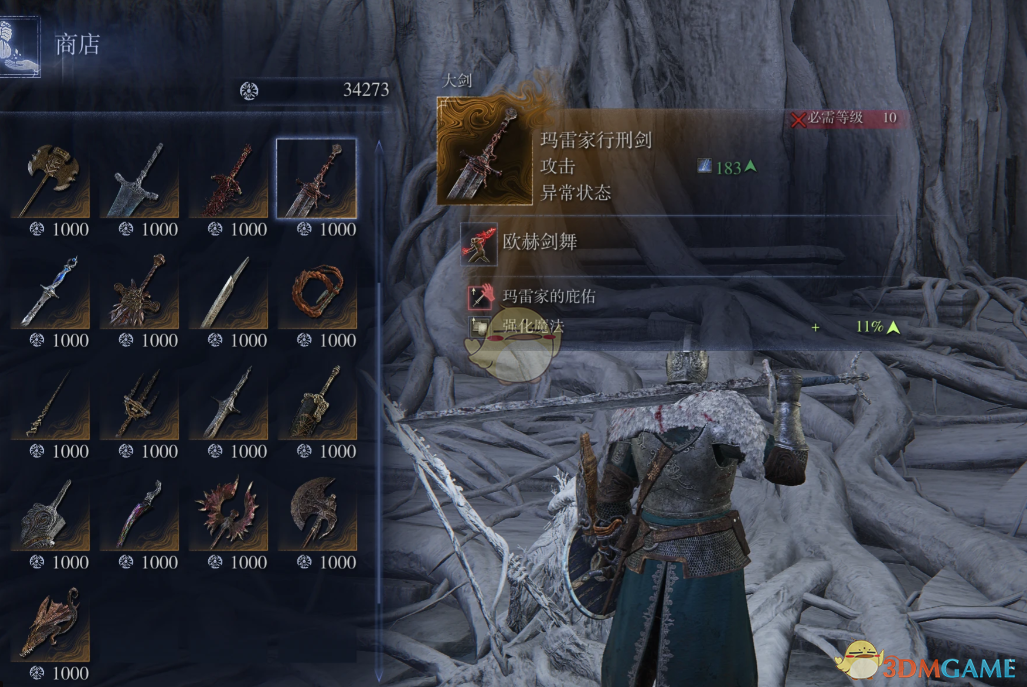The height and width of the screenshot is (687, 1027).
Task: Pick the red thorny greatsword in the shop
Action: point(228,180)
